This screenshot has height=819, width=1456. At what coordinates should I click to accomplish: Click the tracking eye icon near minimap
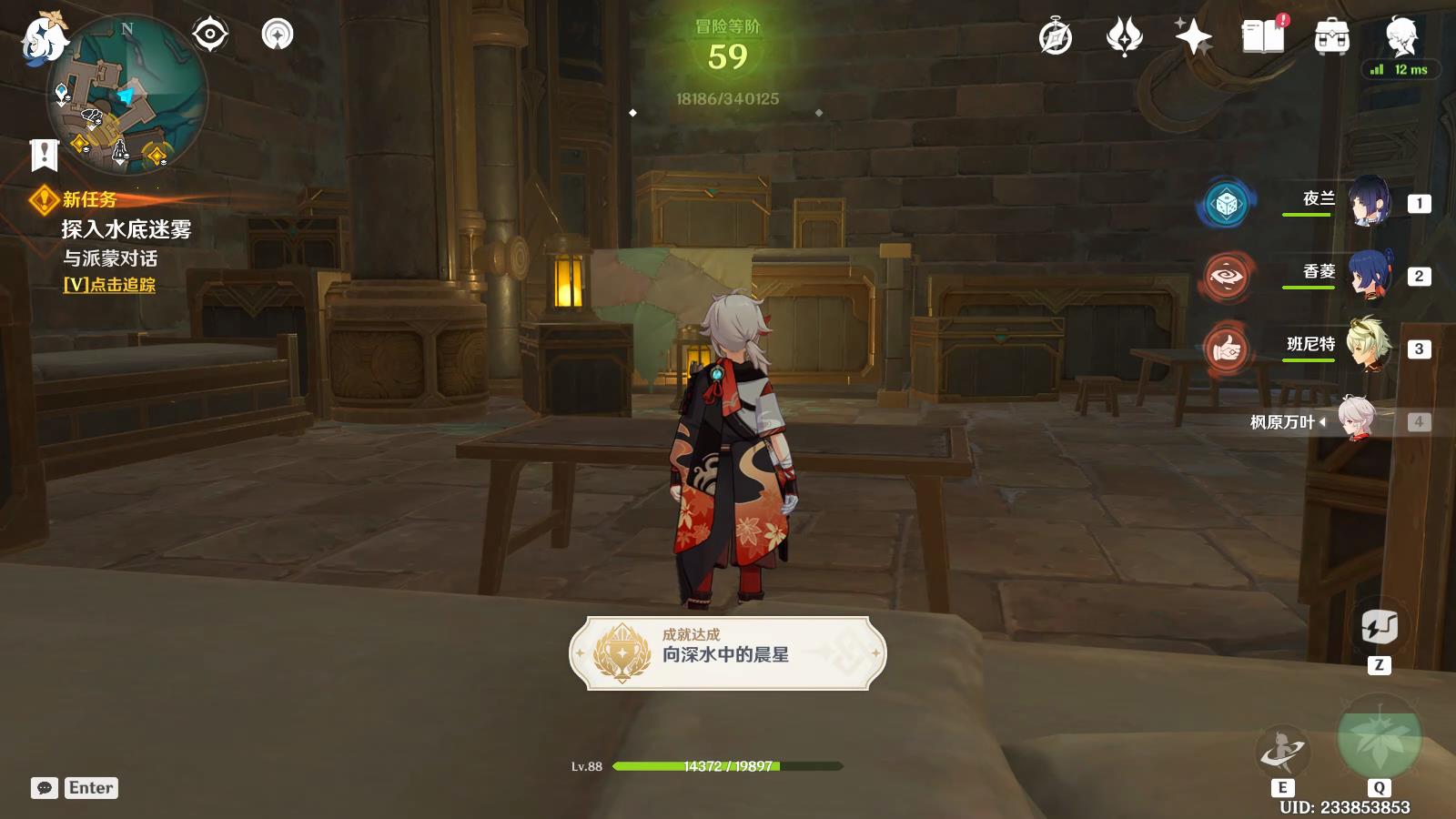tap(210, 34)
